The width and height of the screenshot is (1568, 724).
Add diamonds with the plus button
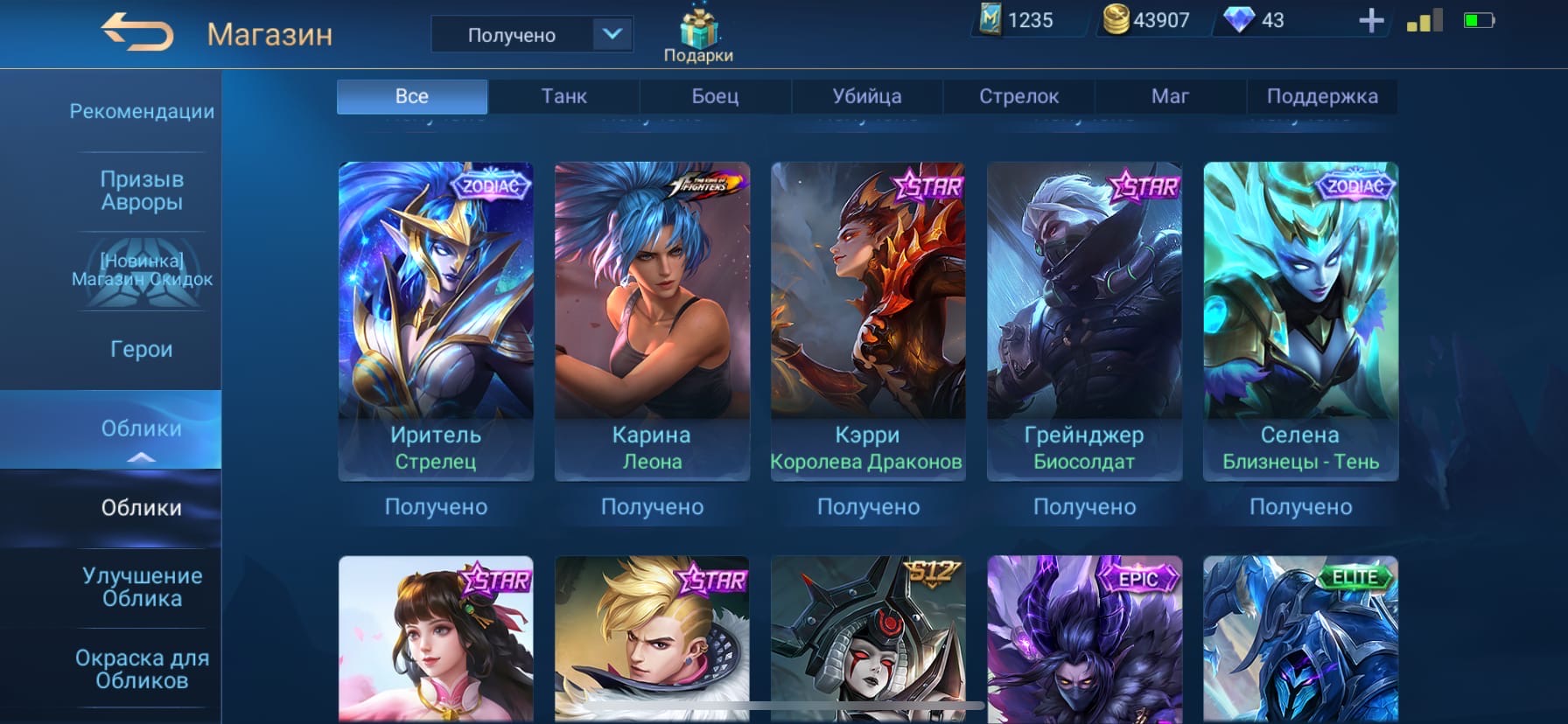(x=1371, y=21)
